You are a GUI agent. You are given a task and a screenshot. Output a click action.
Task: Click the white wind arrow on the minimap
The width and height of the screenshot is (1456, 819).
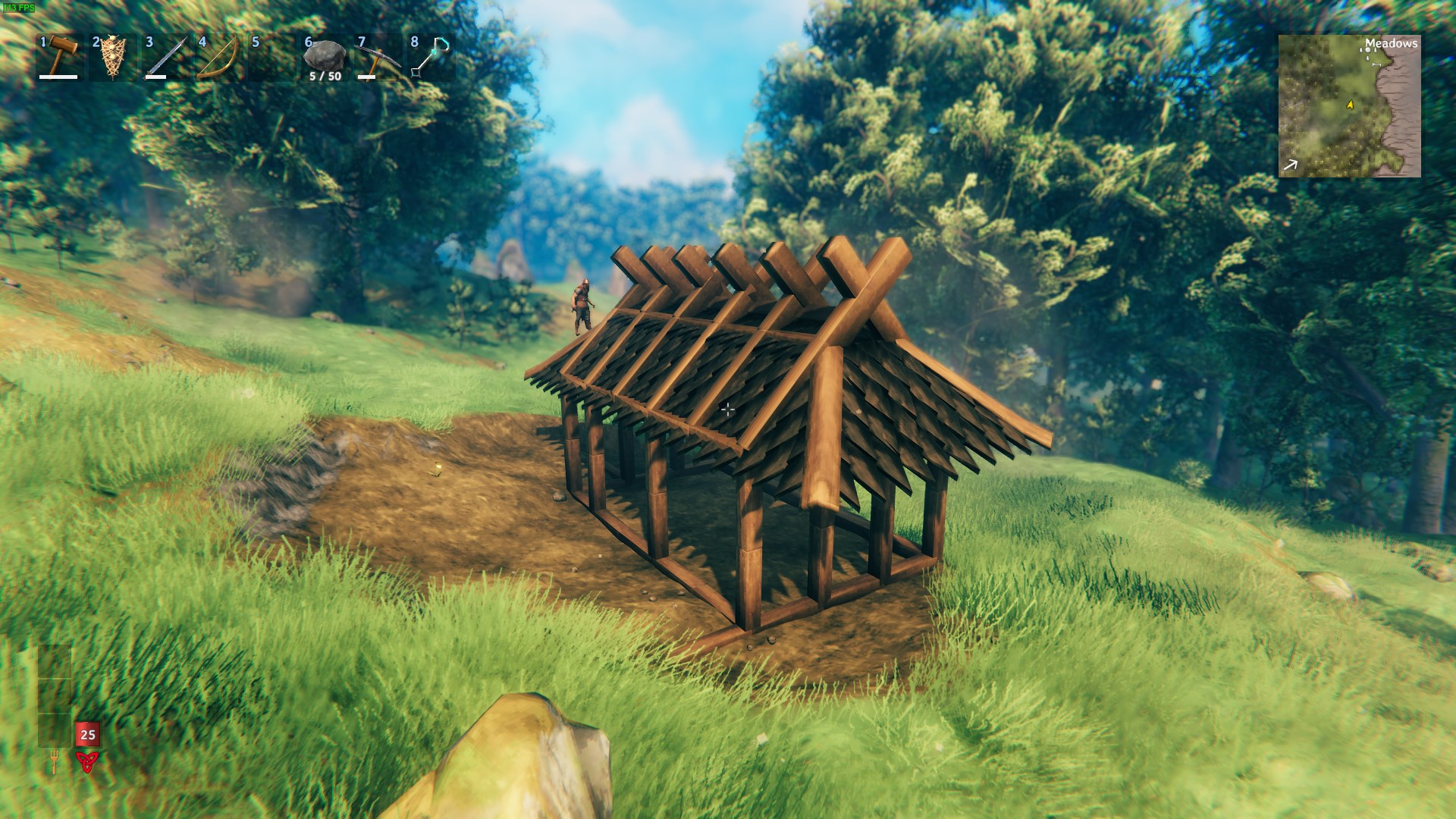1290,165
